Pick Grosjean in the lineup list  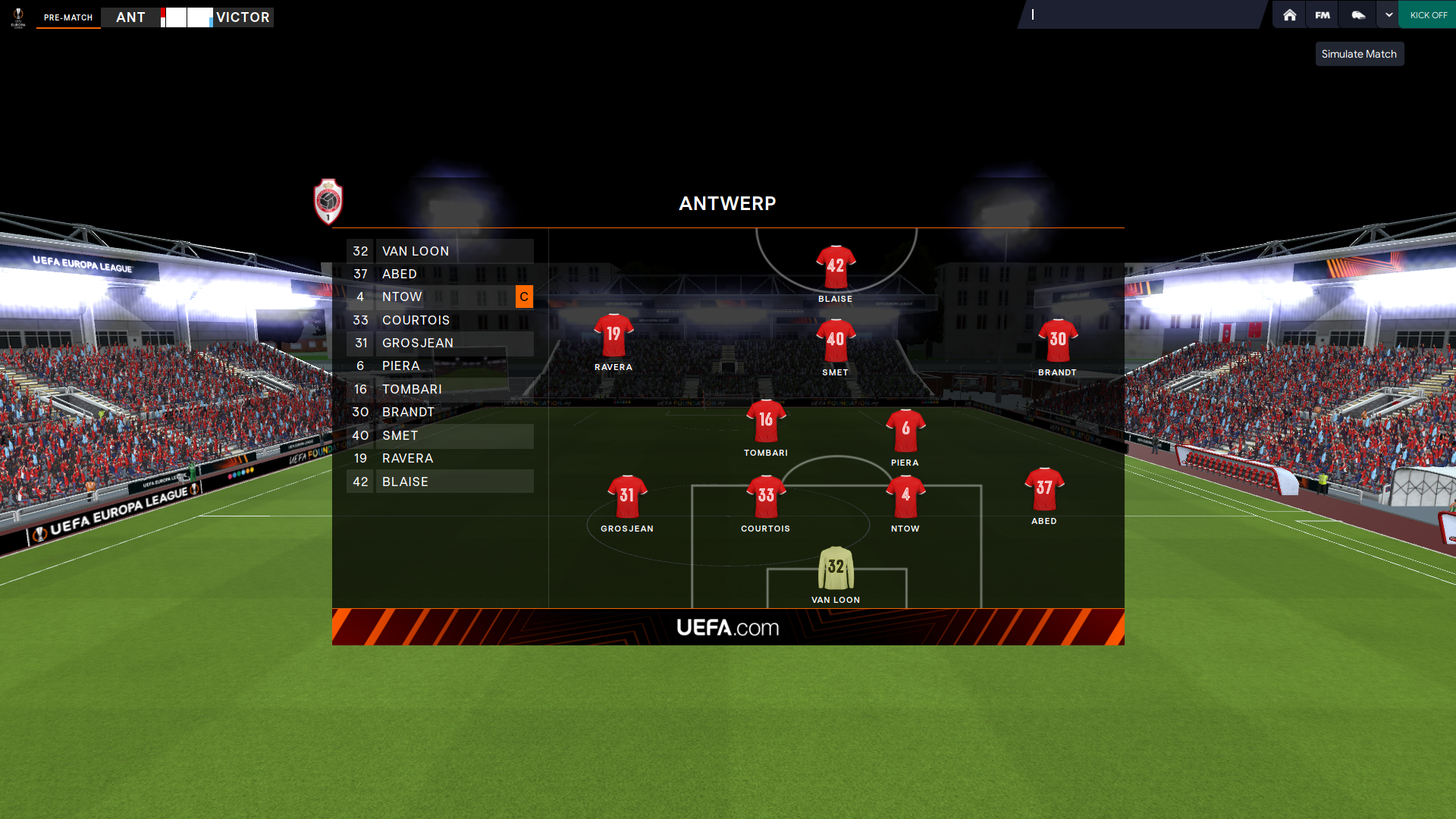(x=440, y=343)
